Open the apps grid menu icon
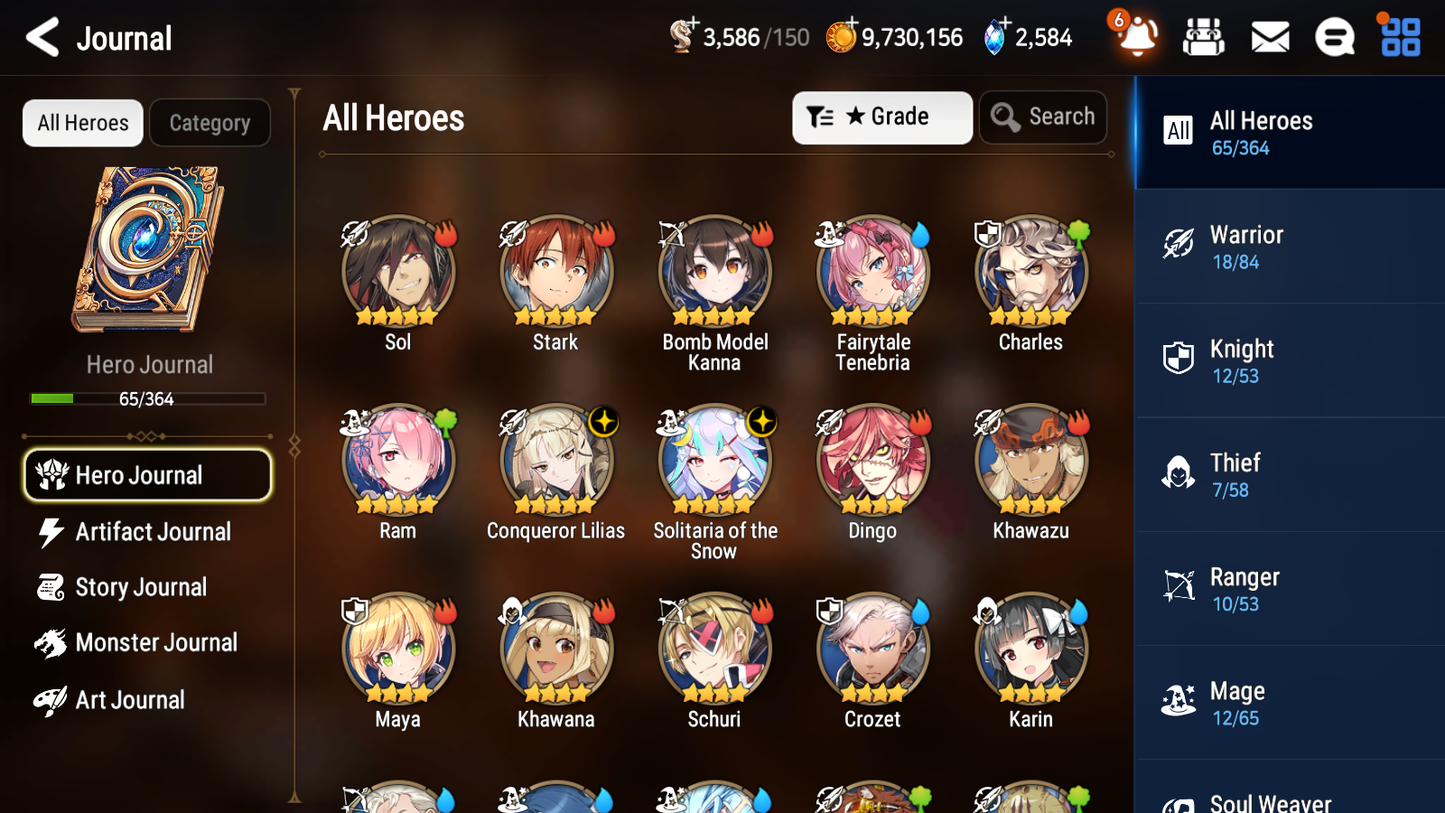This screenshot has width=1445, height=813. pyautogui.click(x=1399, y=36)
